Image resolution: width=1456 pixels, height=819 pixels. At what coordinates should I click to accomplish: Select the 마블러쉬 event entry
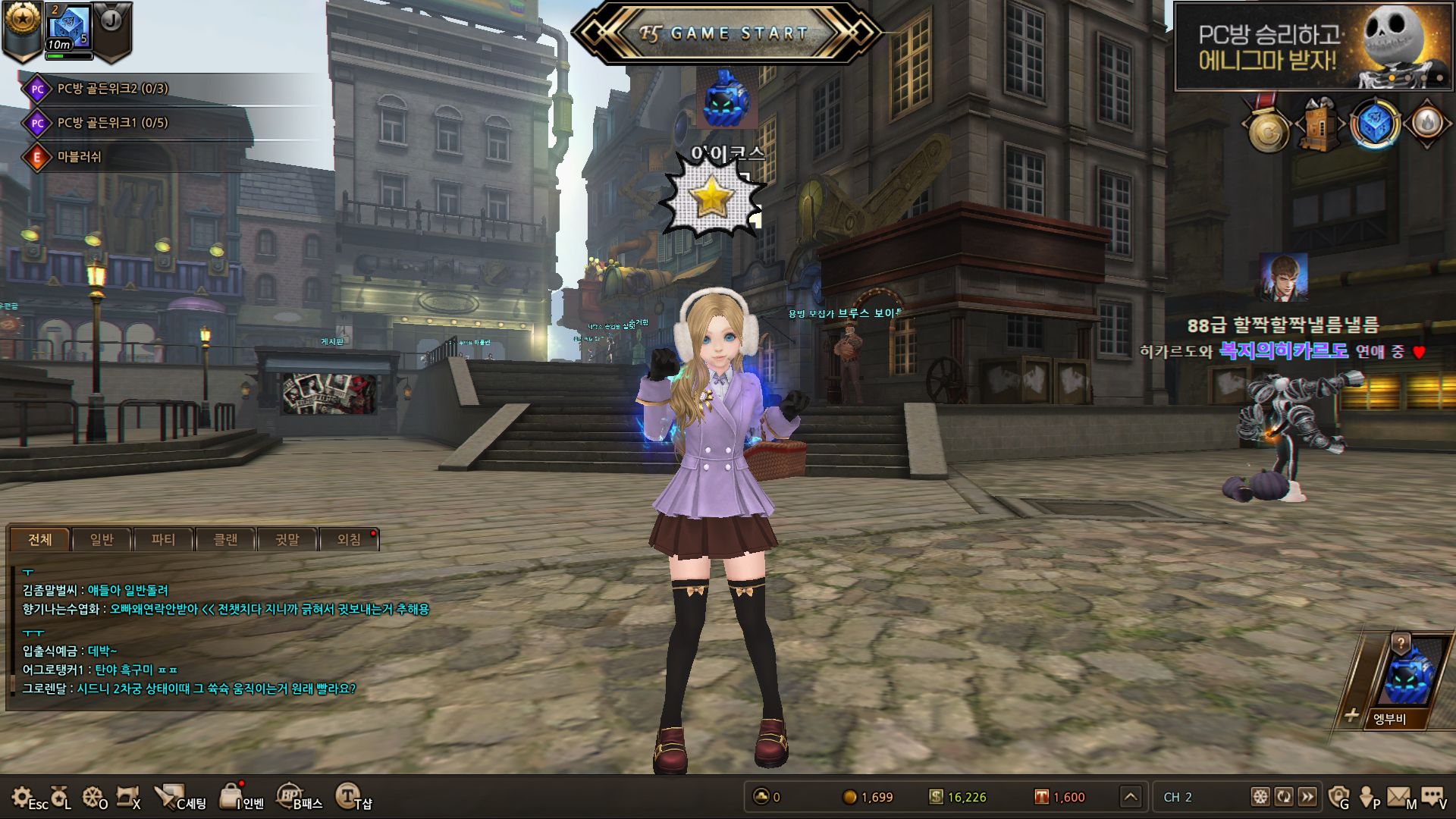click(x=79, y=157)
